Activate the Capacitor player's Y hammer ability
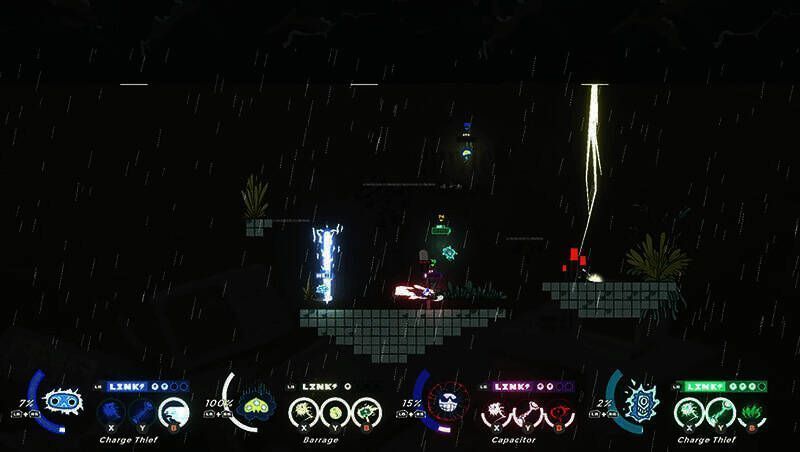This screenshot has width=800, height=452. click(x=528, y=411)
